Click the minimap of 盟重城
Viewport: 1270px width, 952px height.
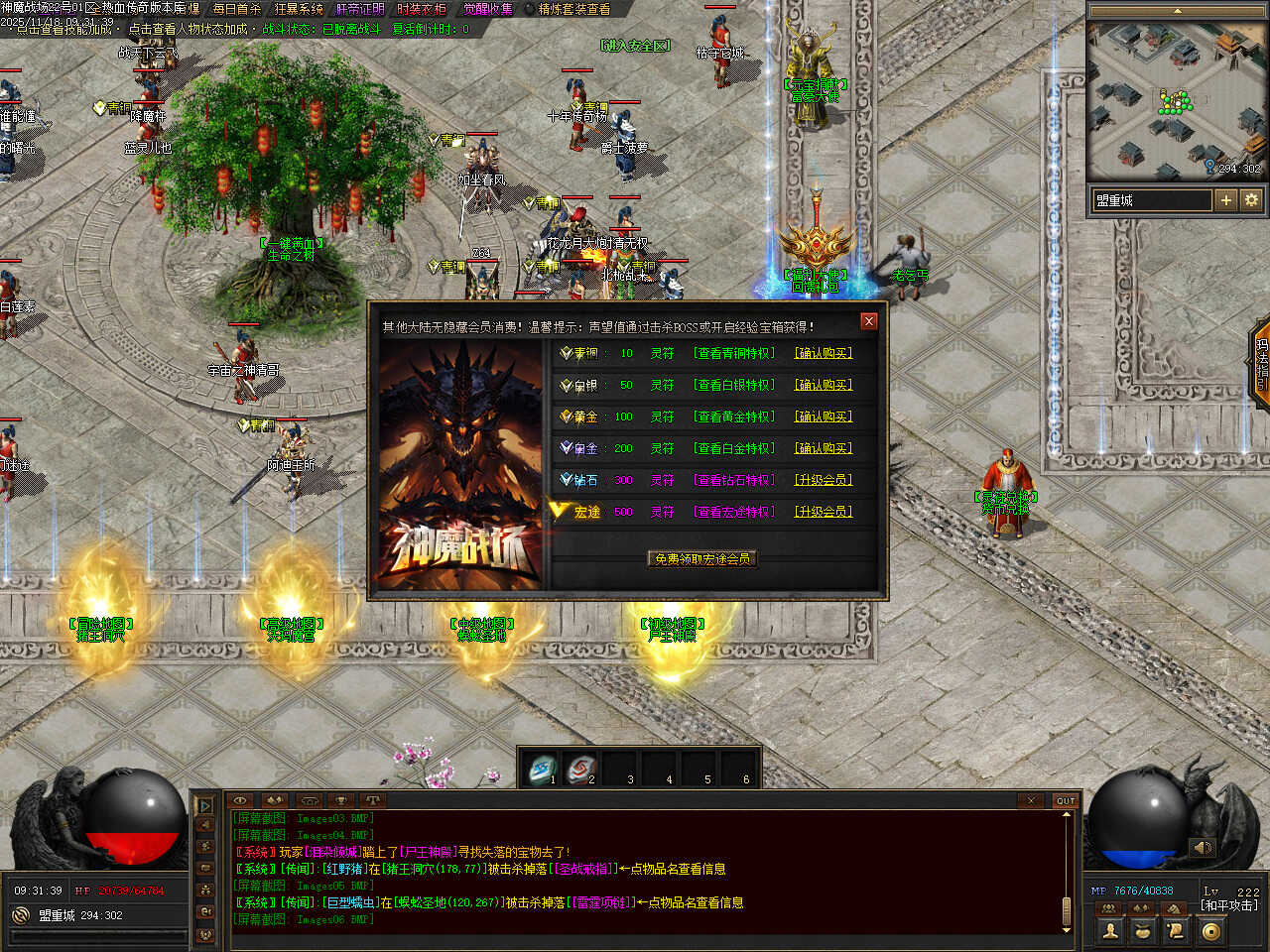point(1177,99)
